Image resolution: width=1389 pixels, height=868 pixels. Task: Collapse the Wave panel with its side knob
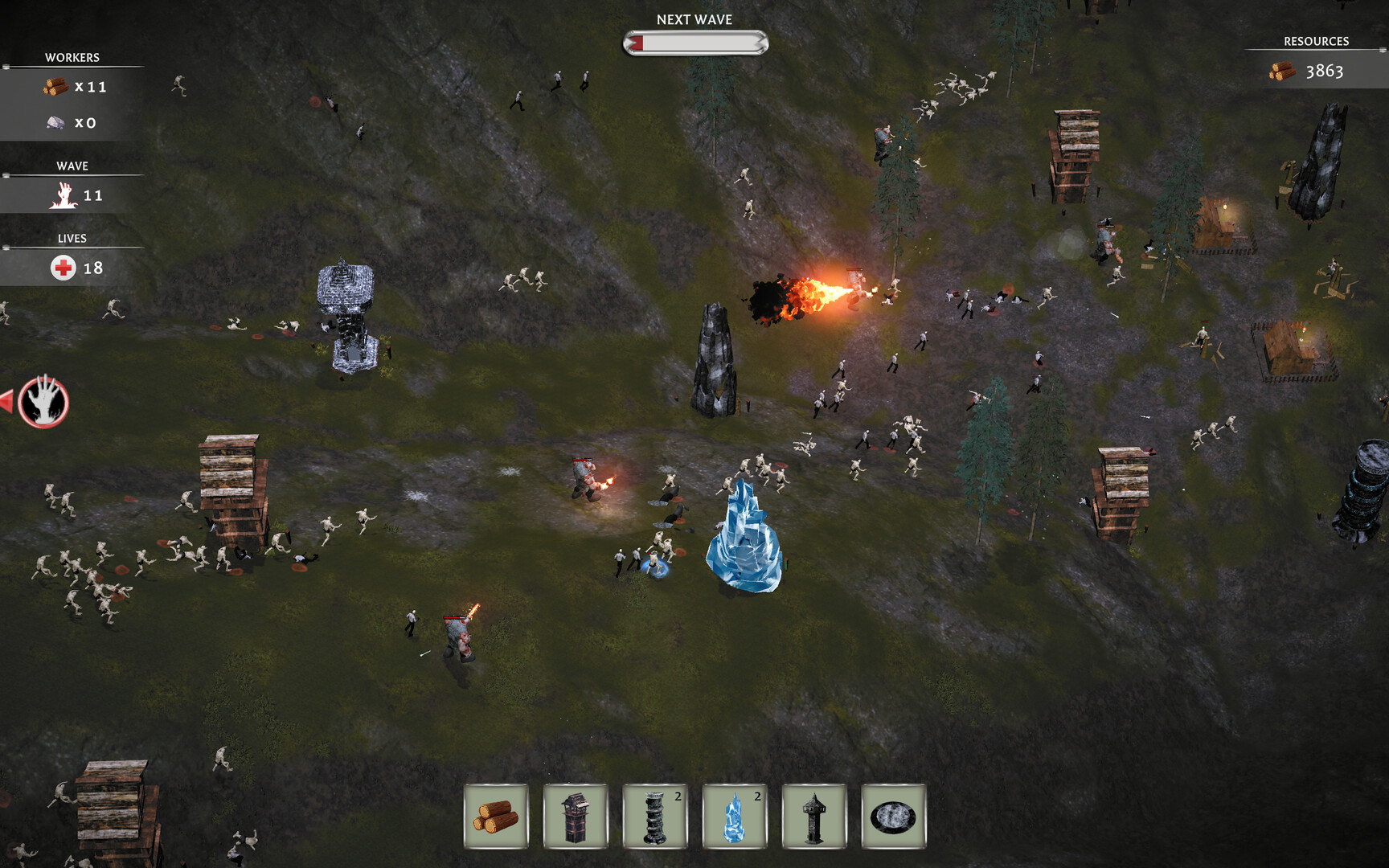[7, 174]
